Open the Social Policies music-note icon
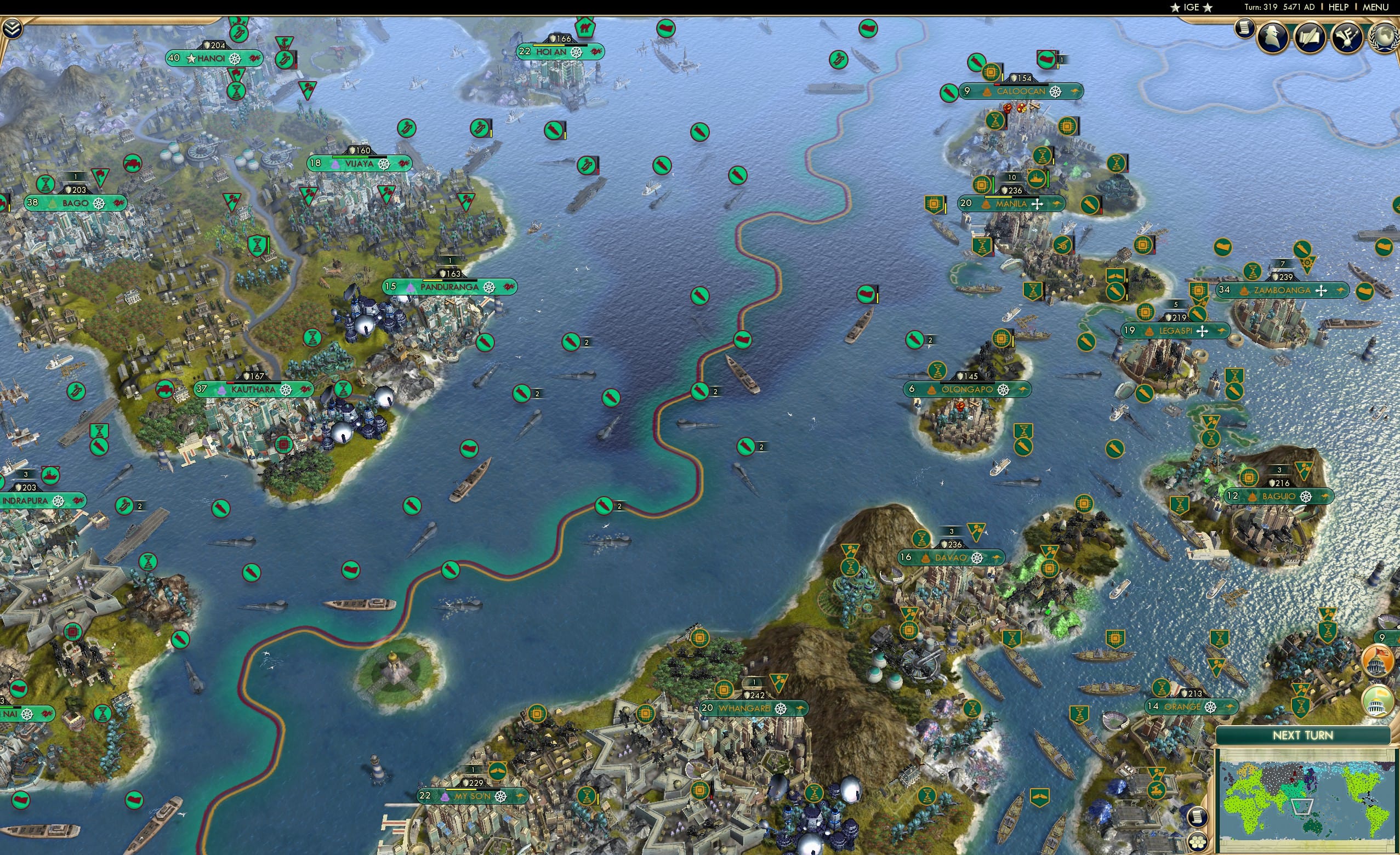Screen dimensions: 1400x855 coord(1348,37)
